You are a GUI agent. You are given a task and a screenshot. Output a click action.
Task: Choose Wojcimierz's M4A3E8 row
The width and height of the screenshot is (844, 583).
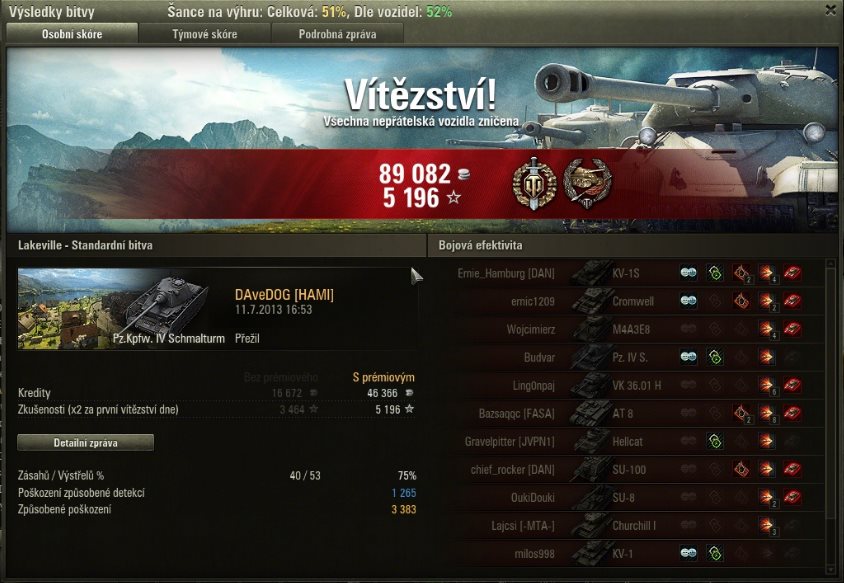coord(630,328)
